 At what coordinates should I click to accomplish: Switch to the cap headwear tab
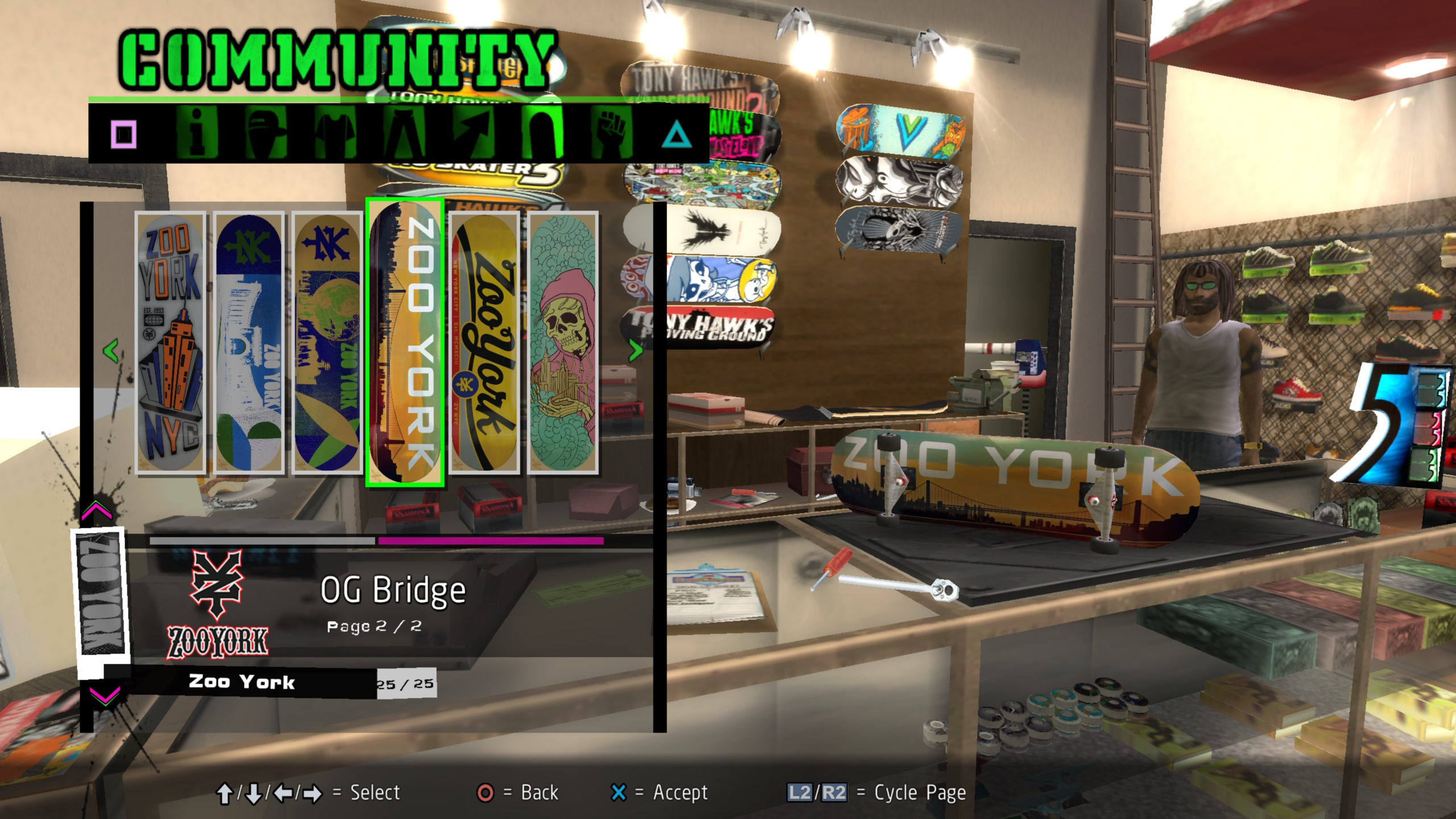click(266, 134)
